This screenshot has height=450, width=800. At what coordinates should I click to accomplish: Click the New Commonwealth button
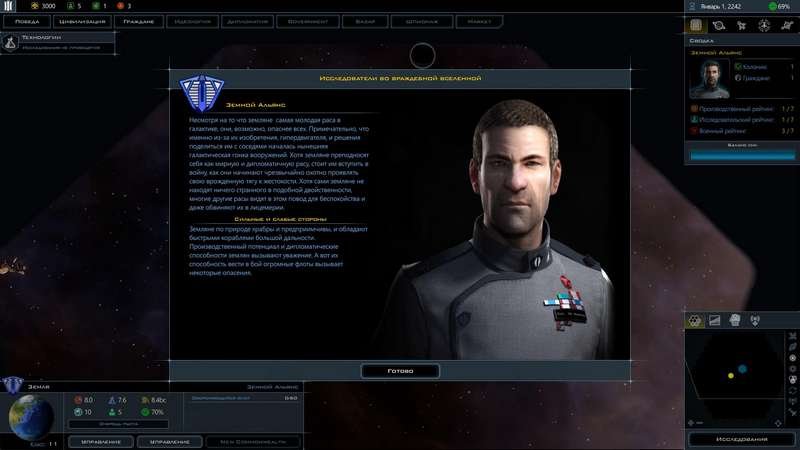pyautogui.click(x=252, y=441)
